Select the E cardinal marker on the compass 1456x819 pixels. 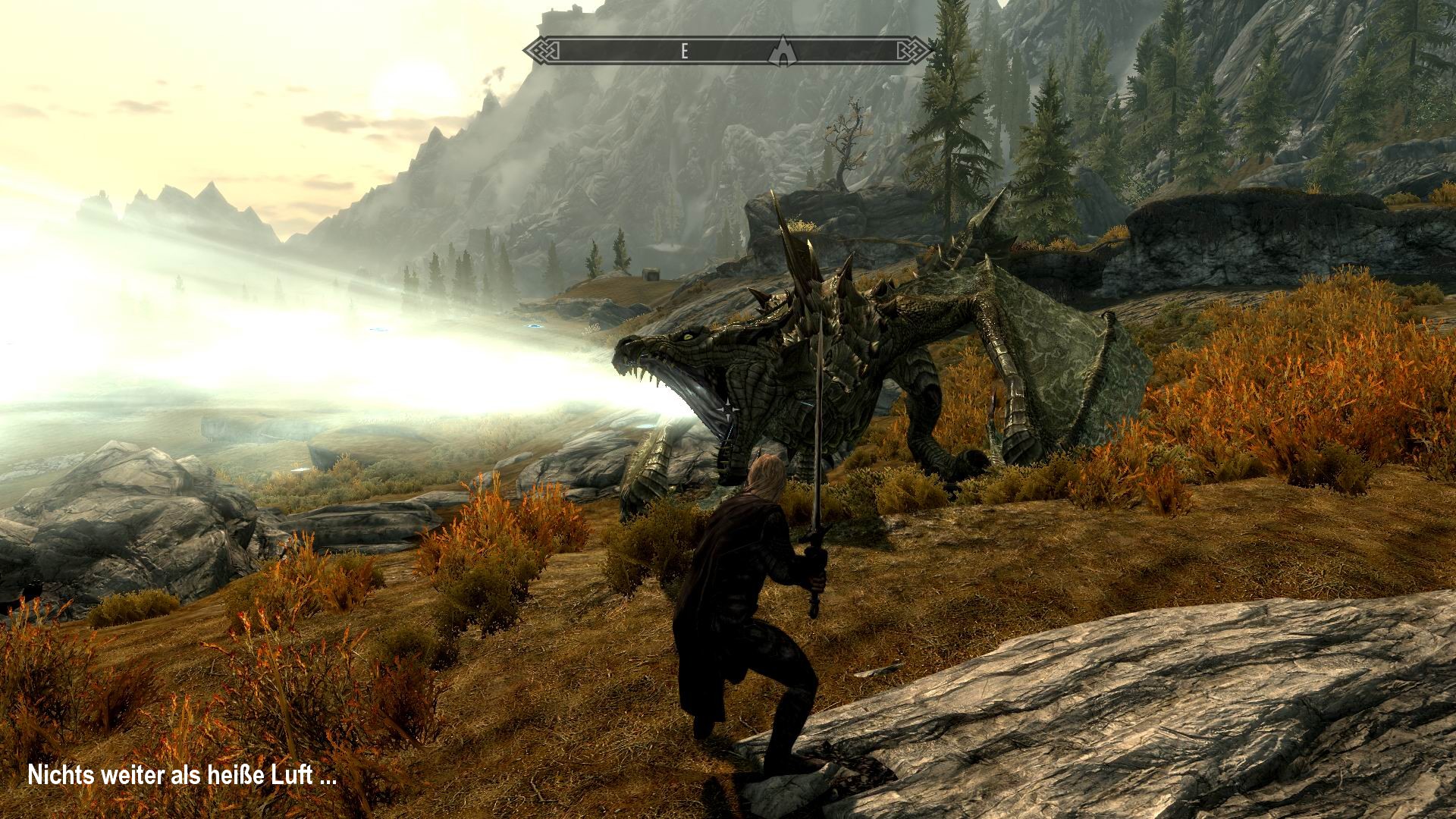coord(684,51)
